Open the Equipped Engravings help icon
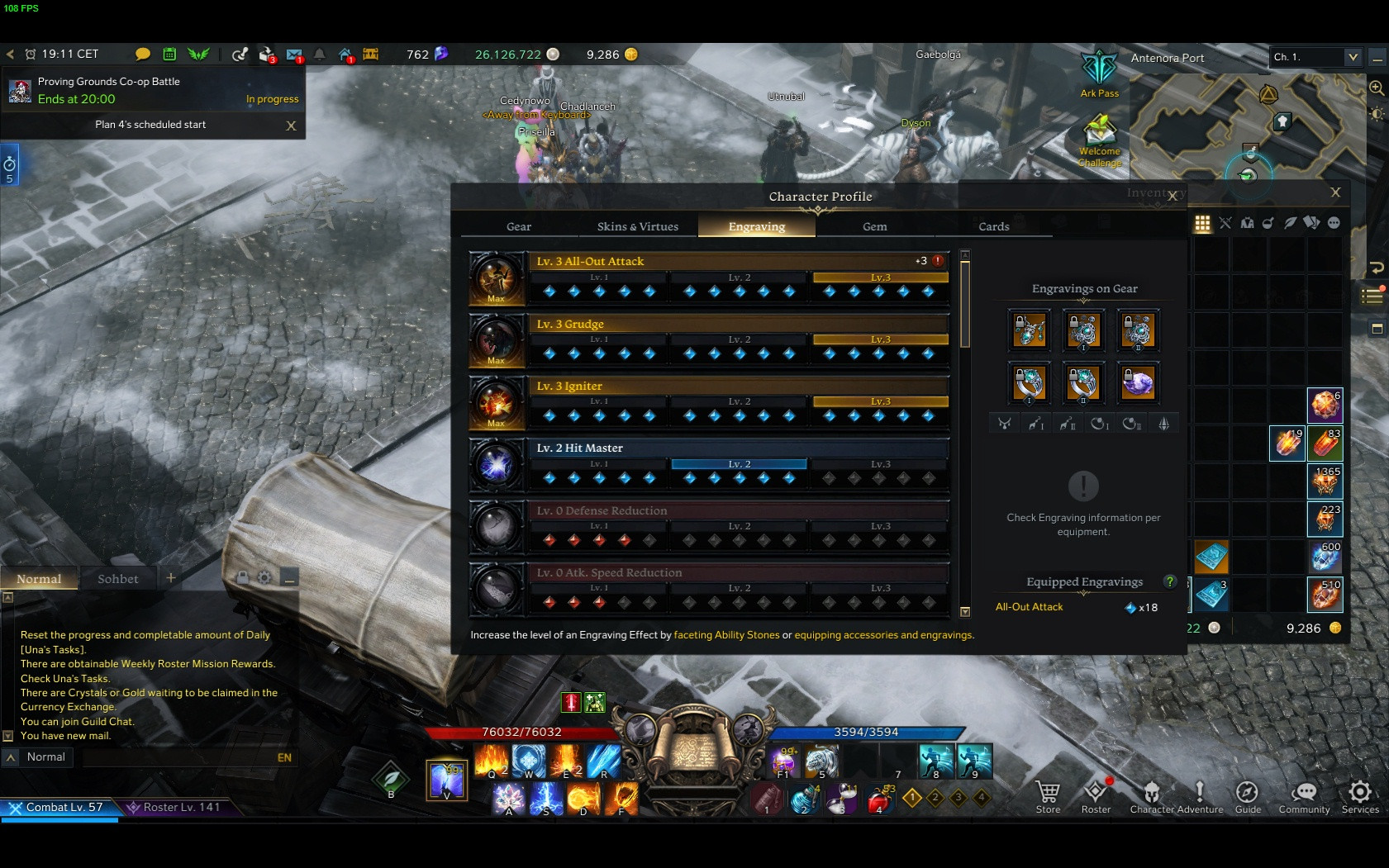This screenshot has width=1389, height=868. pos(1169,581)
